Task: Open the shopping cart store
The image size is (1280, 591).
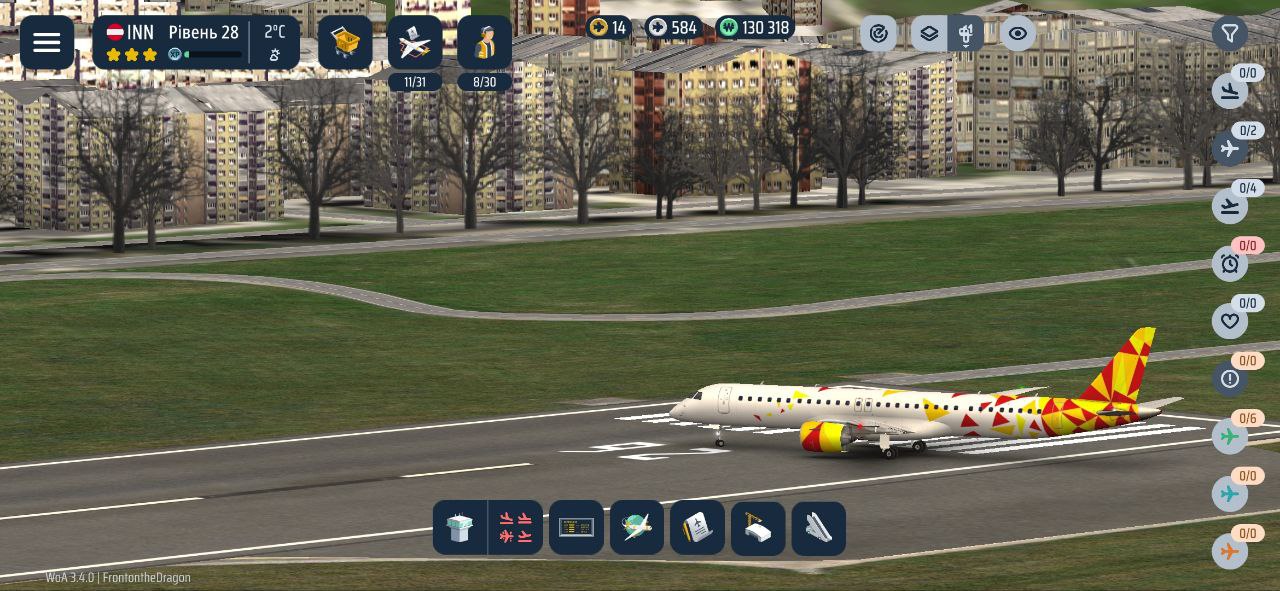Action: (345, 43)
